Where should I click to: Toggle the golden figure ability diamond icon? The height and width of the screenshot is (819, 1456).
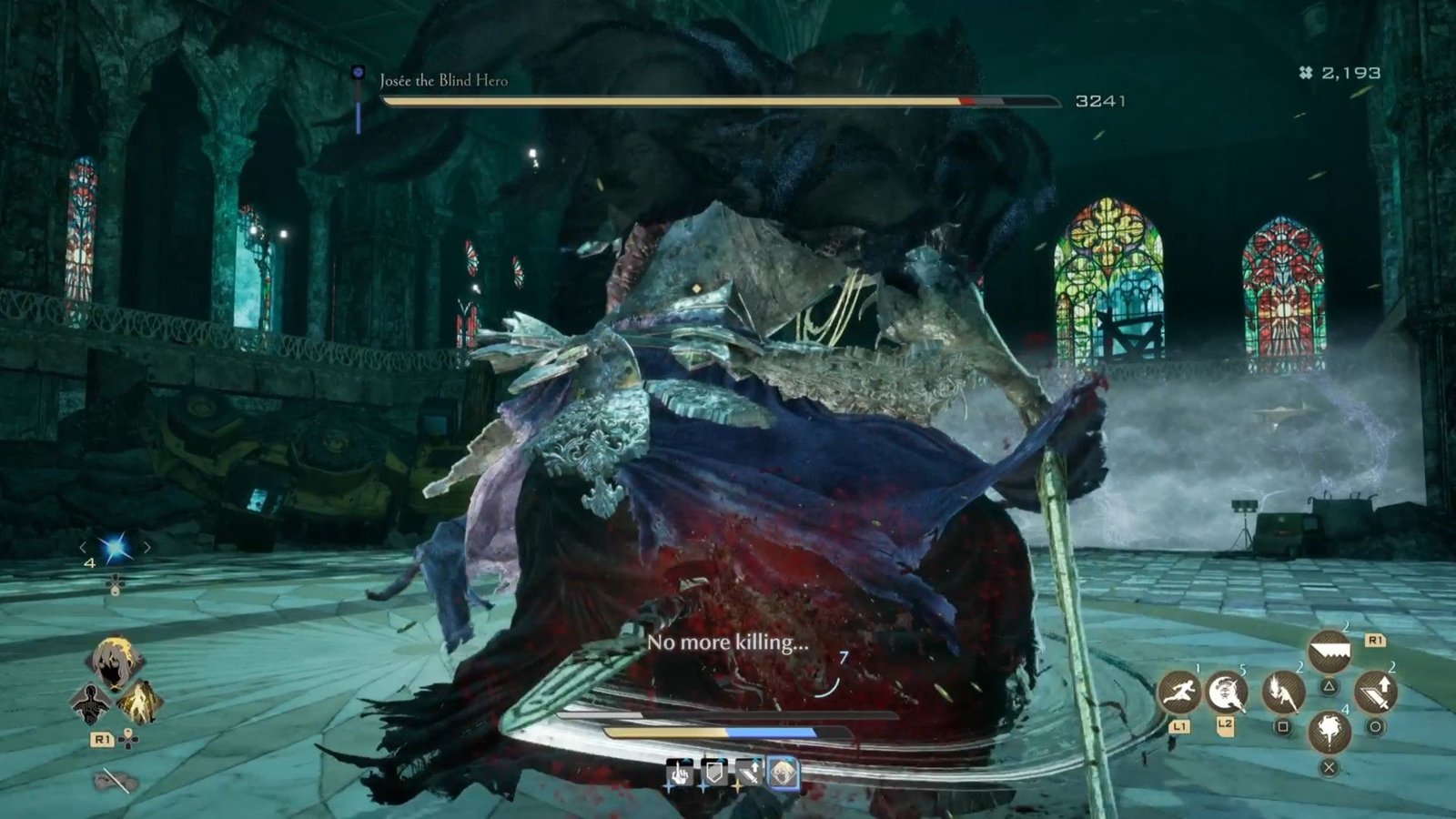point(141,701)
